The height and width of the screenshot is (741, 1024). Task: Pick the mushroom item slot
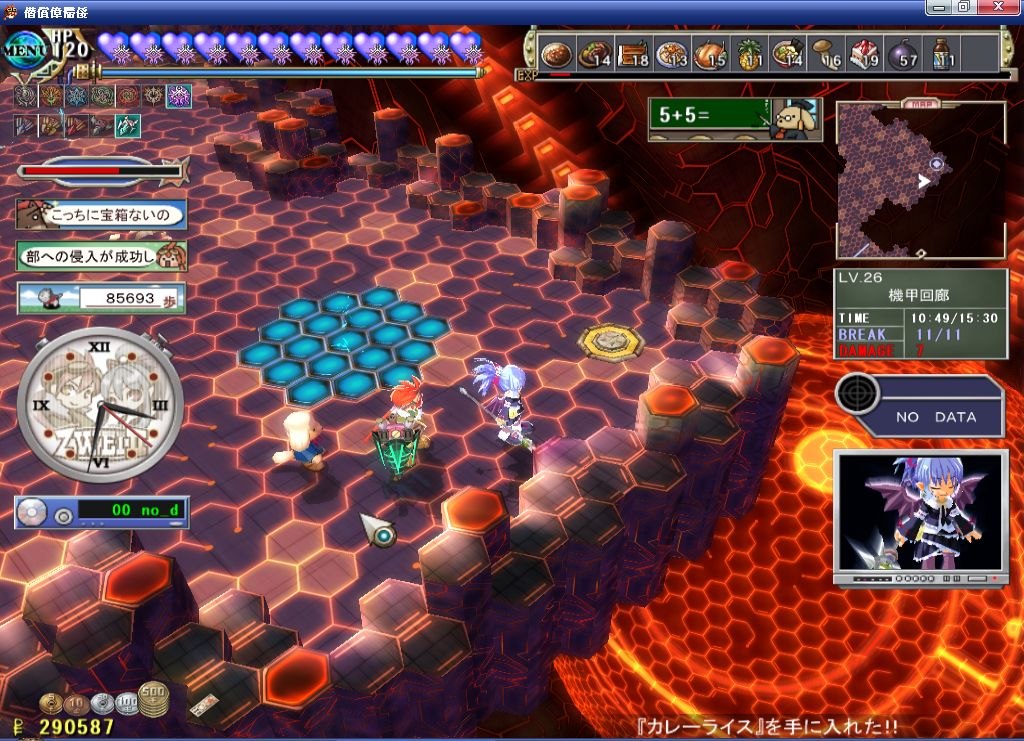[x=826, y=54]
